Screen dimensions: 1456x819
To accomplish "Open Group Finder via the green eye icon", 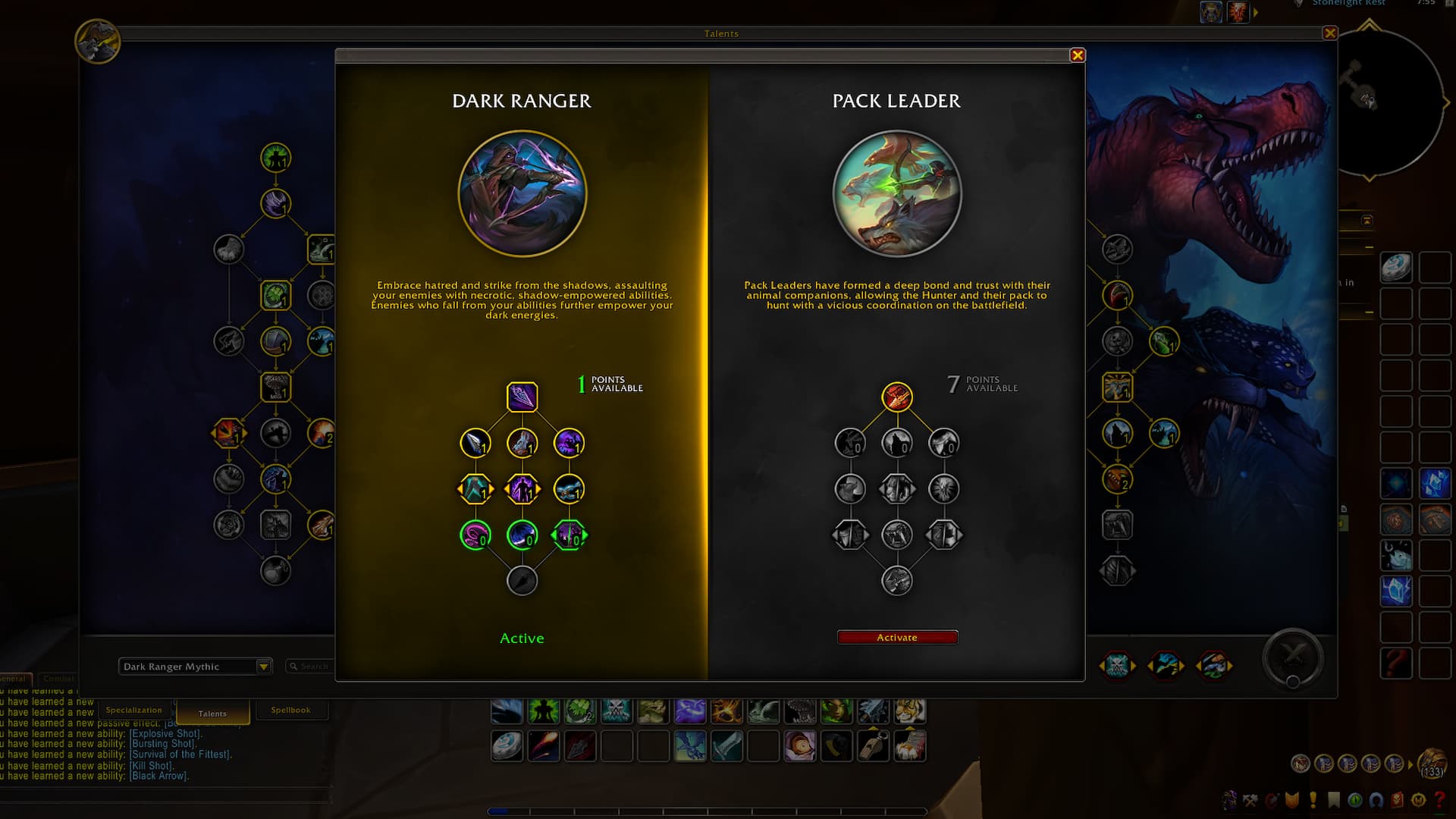I will tap(1354, 800).
